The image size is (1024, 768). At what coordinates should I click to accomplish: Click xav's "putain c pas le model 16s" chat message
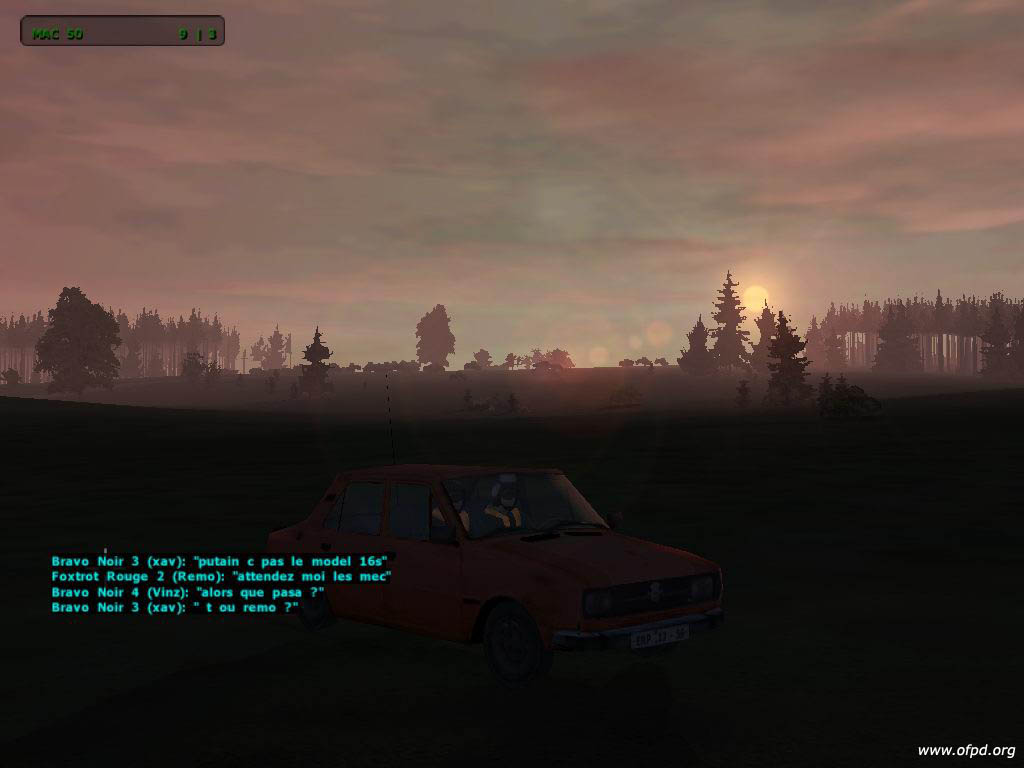(219, 561)
